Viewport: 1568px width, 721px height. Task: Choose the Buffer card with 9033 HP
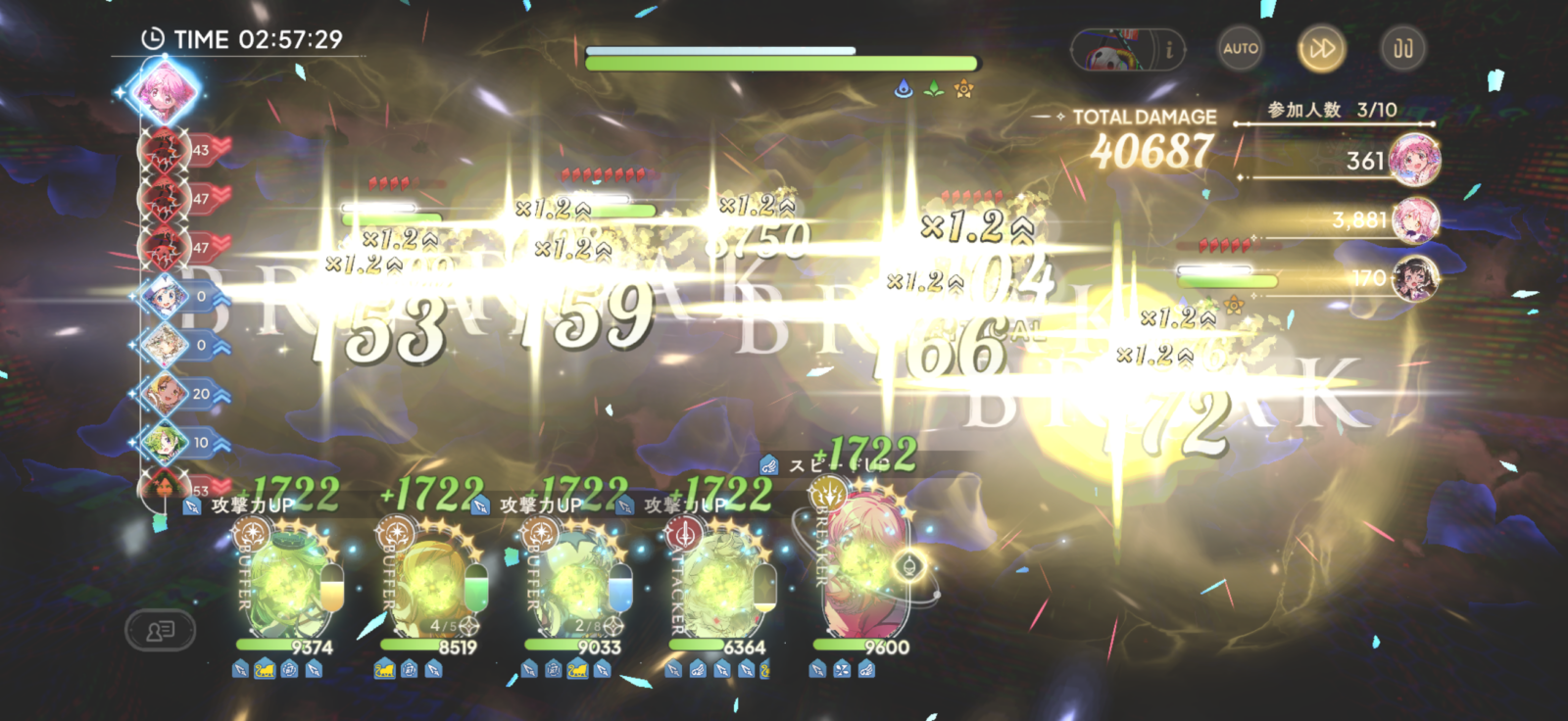(x=574, y=583)
